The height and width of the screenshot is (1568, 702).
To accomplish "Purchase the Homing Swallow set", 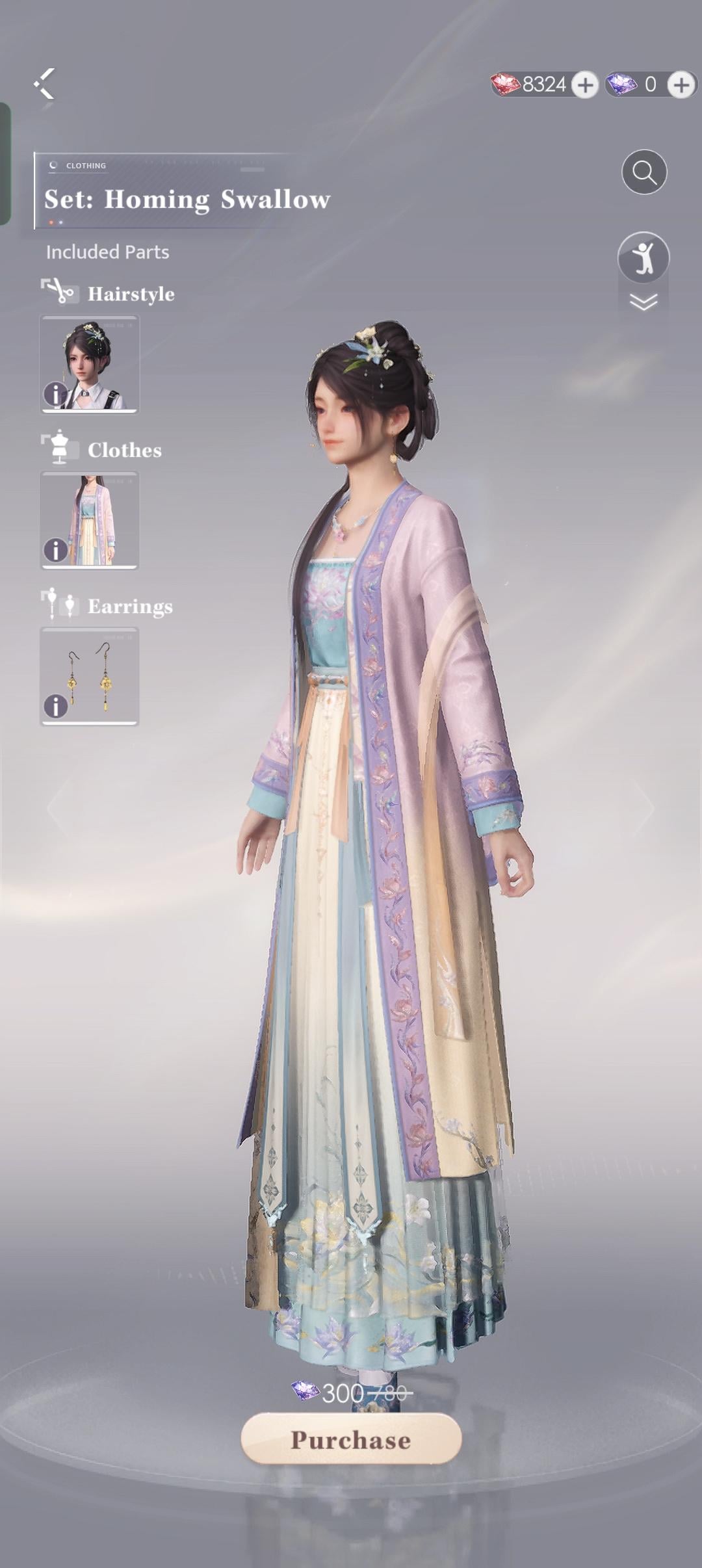I will (x=351, y=1439).
